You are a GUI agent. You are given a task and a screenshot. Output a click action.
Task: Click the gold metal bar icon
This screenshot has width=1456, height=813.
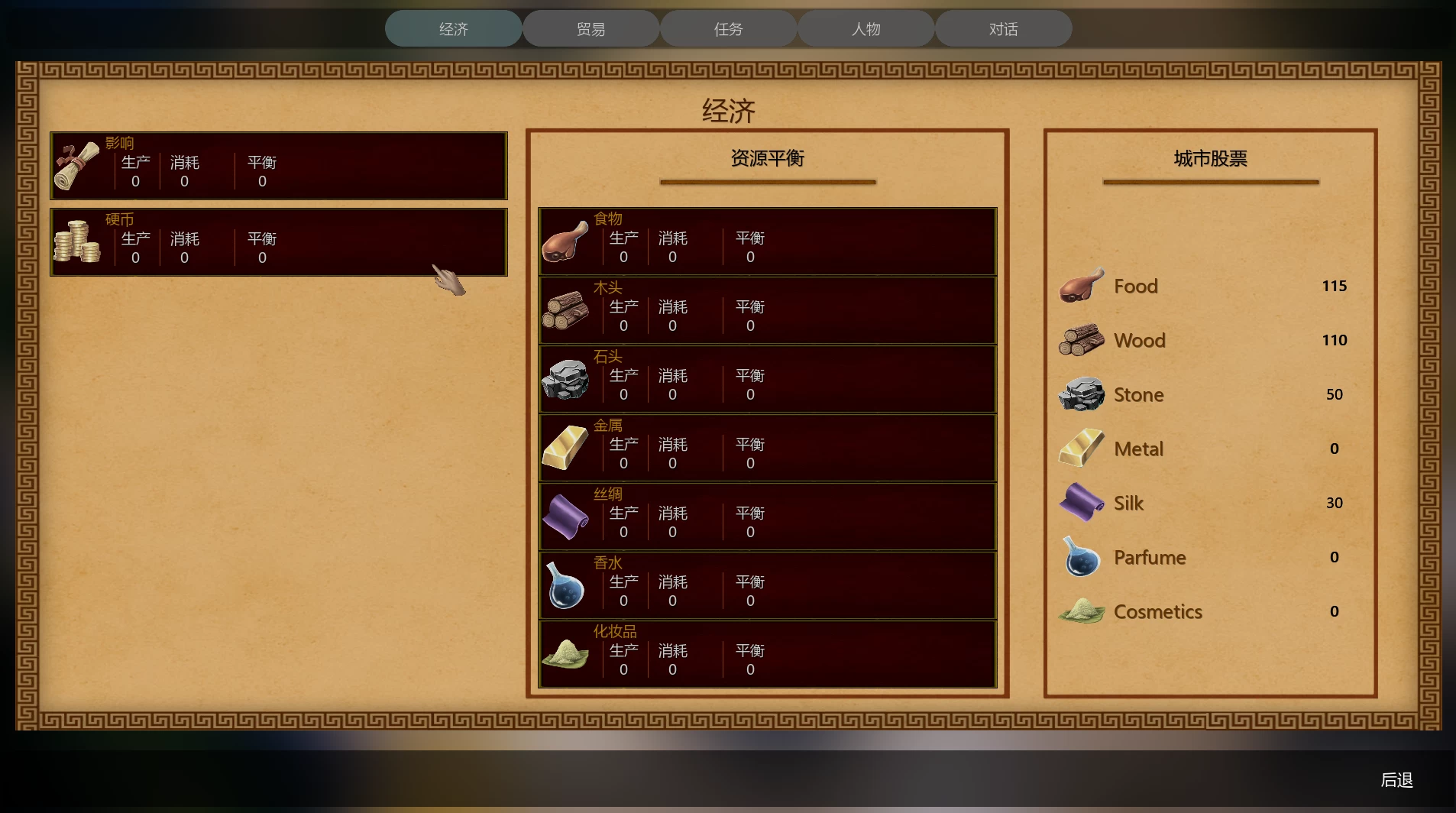pos(565,449)
